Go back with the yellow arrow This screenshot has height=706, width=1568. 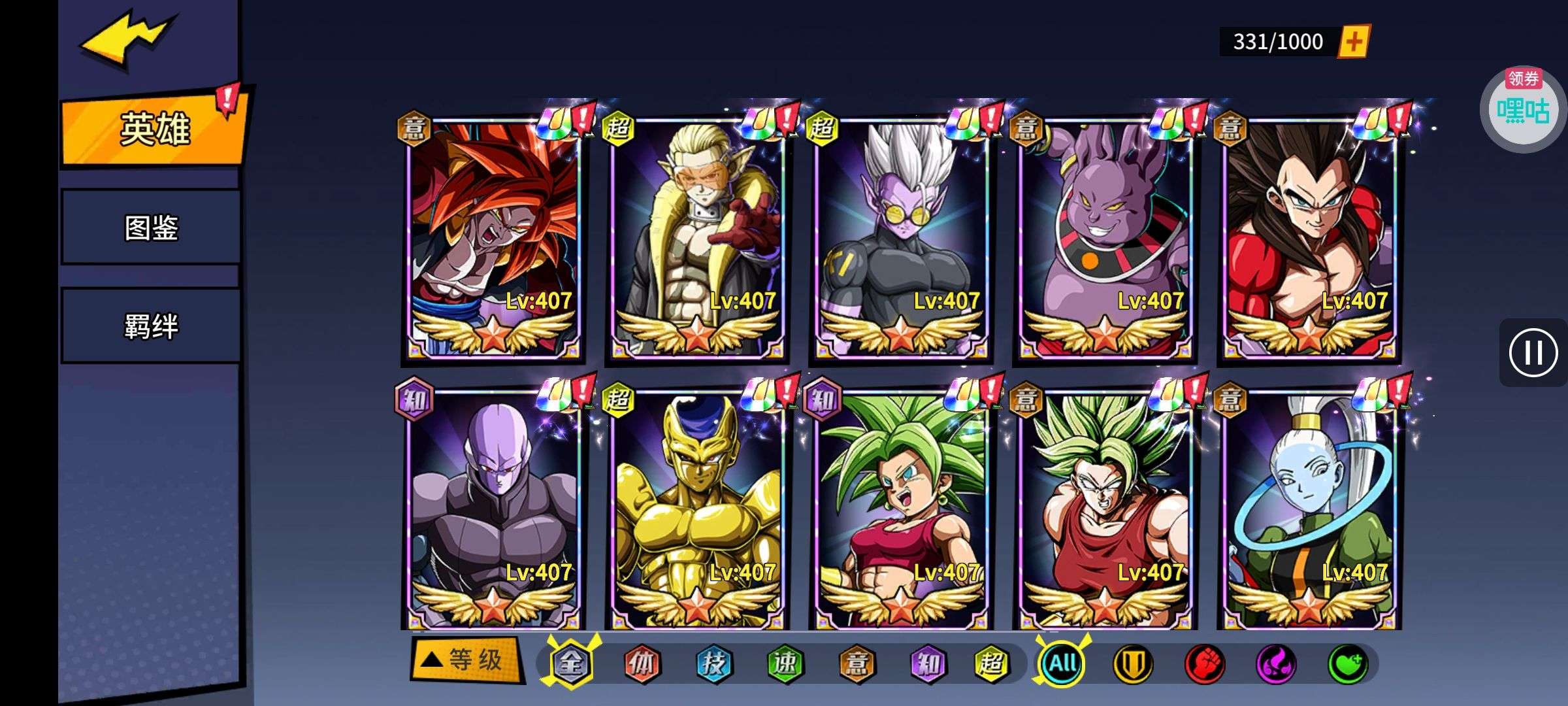point(127,39)
